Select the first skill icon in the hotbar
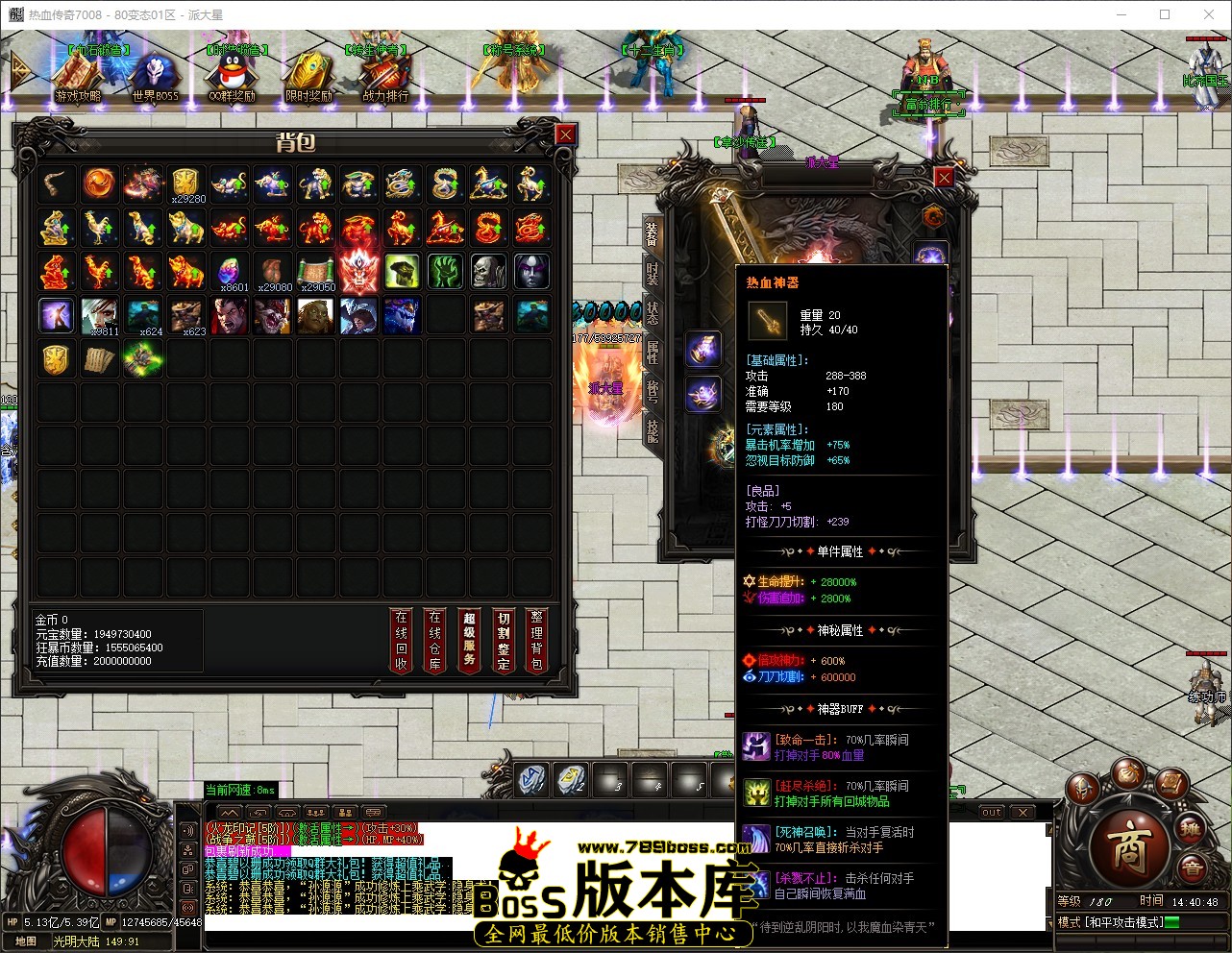The width and height of the screenshot is (1232, 953). tap(529, 781)
